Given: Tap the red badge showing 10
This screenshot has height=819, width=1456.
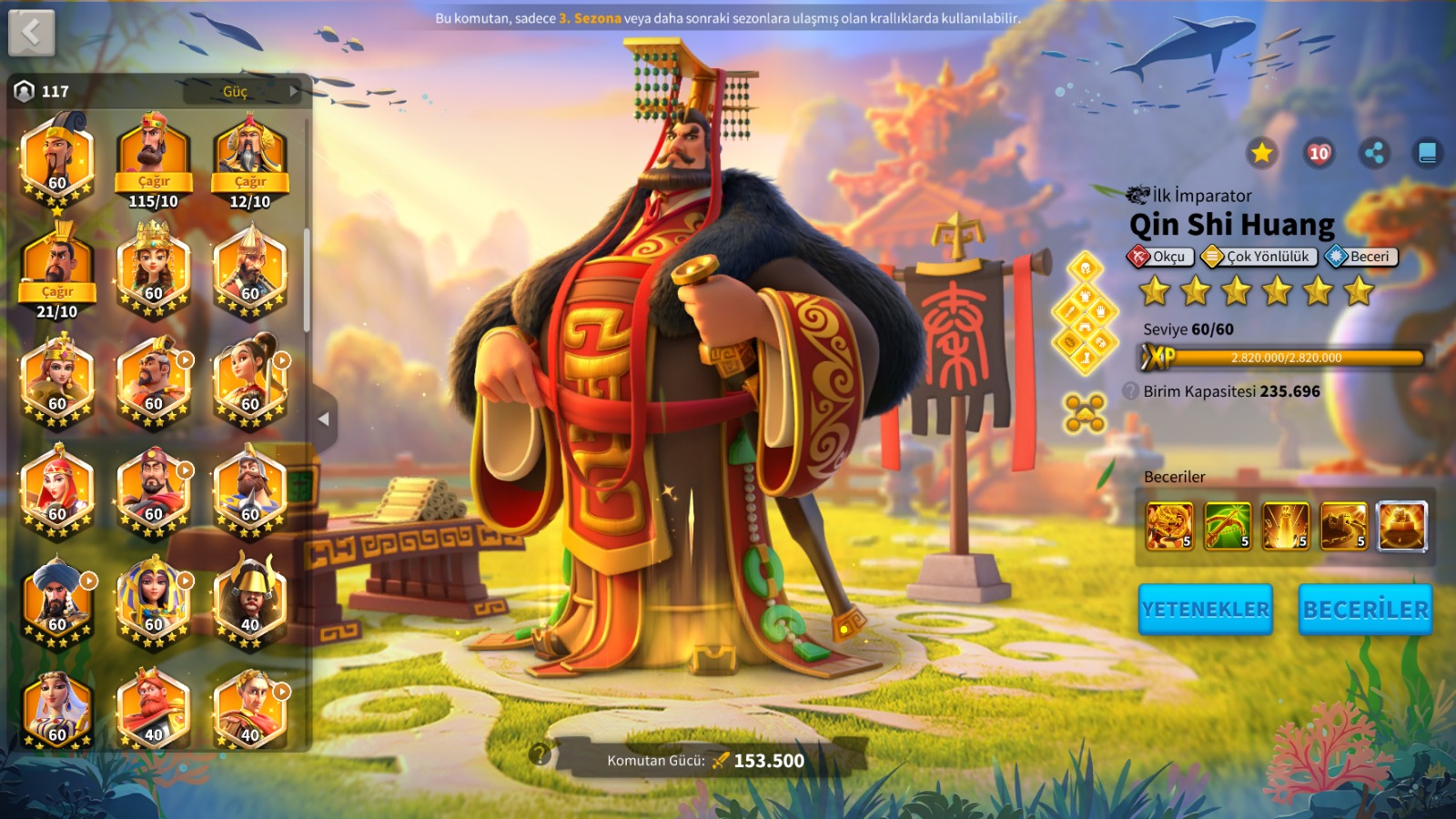Looking at the screenshot, I should [1319, 153].
